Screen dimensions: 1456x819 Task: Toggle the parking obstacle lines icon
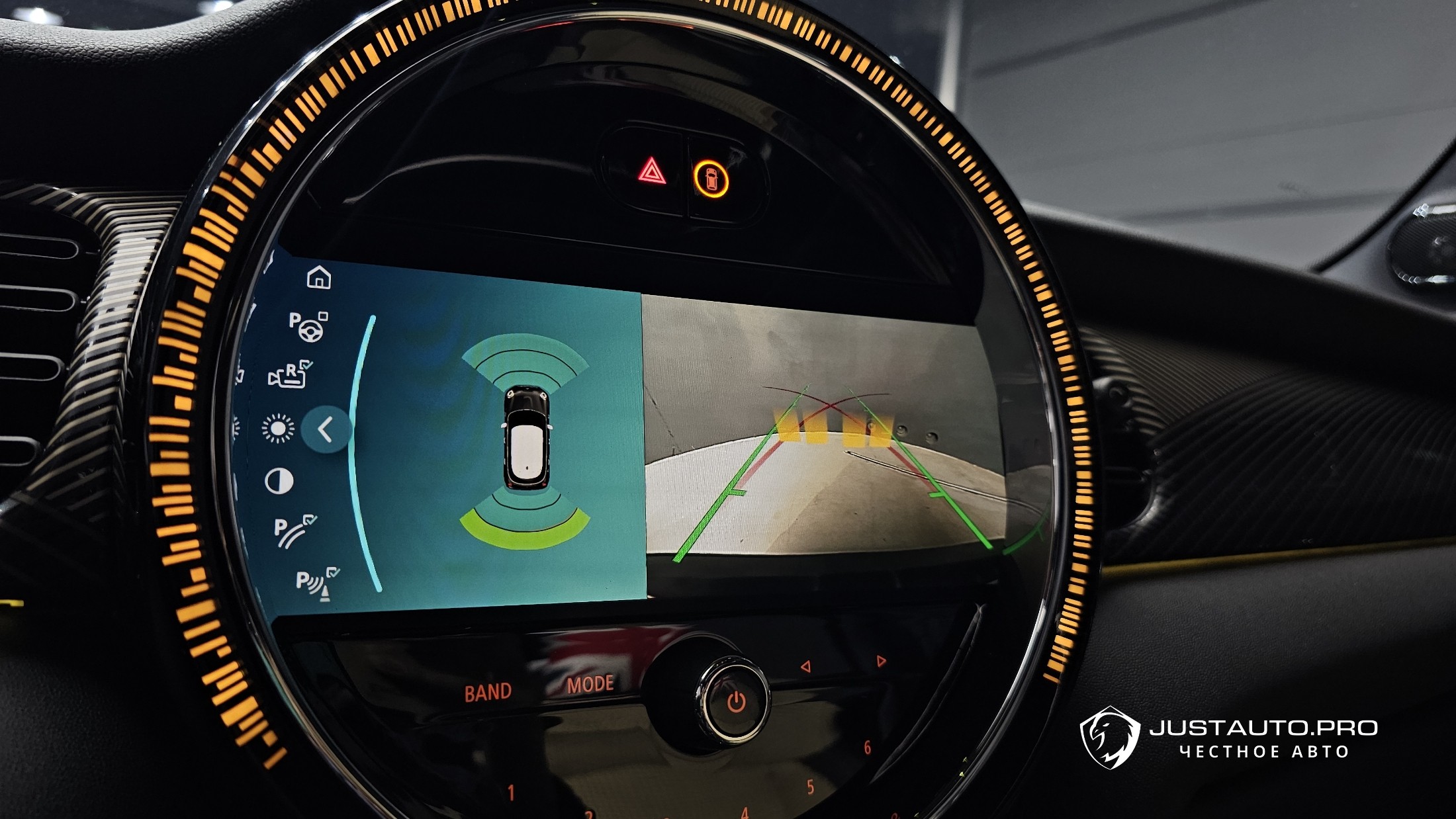294,531
